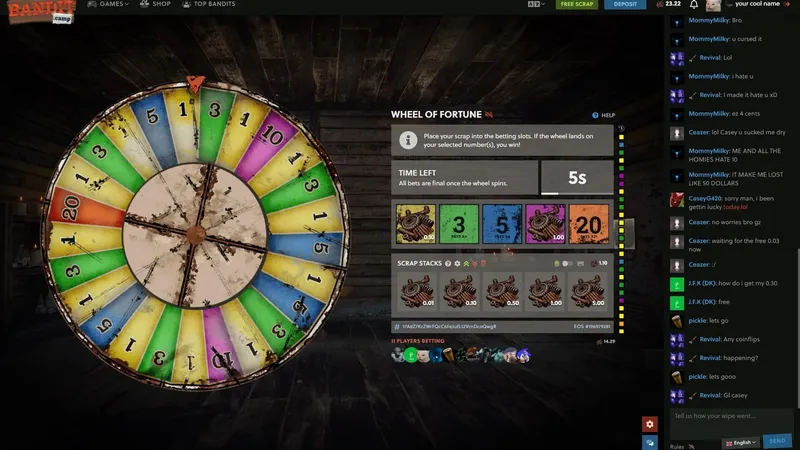Place a bet on blue 5
800x450 pixels.
coord(501,224)
